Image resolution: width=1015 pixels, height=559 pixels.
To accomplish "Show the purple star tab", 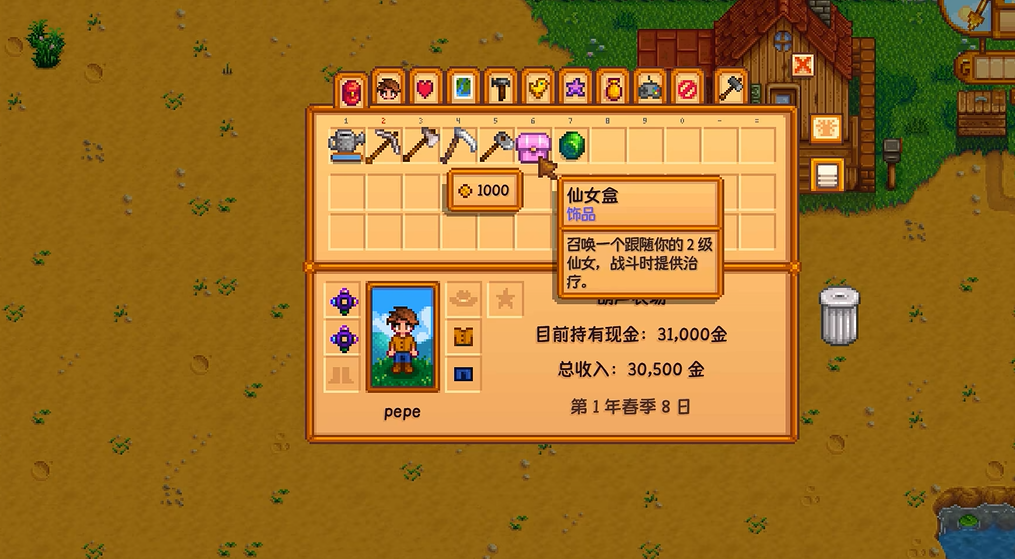I will click(x=574, y=90).
